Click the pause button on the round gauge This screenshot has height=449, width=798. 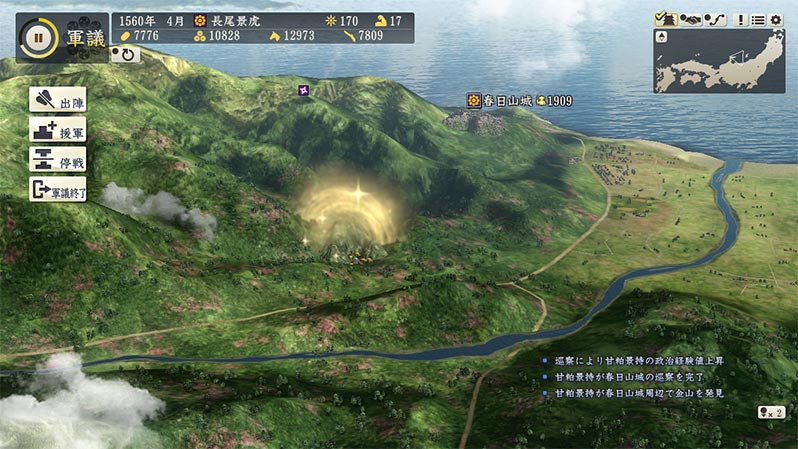[x=37, y=37]
